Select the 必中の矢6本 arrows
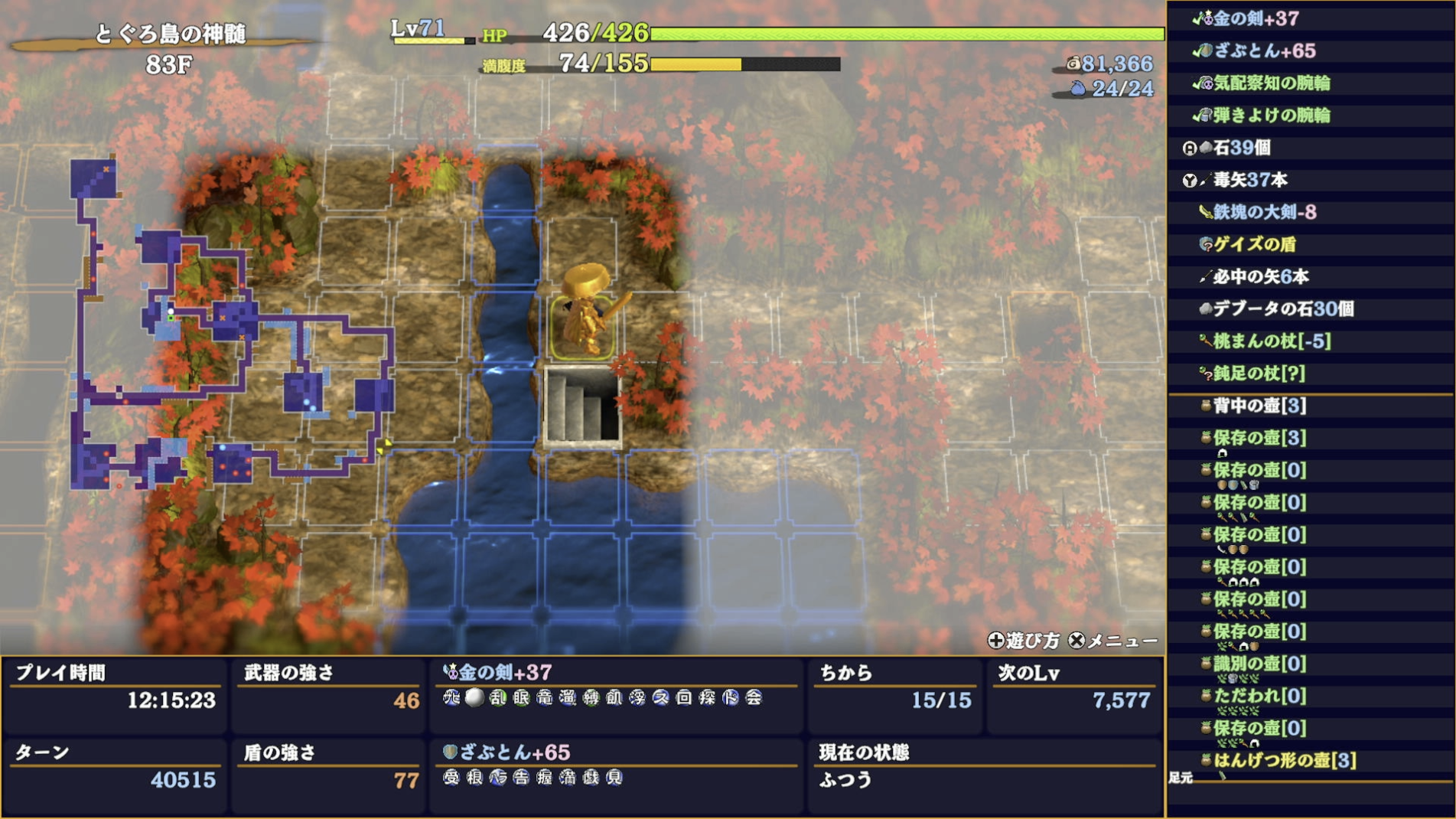This screenshot has height=819, width=1456. pos(1260,276)
